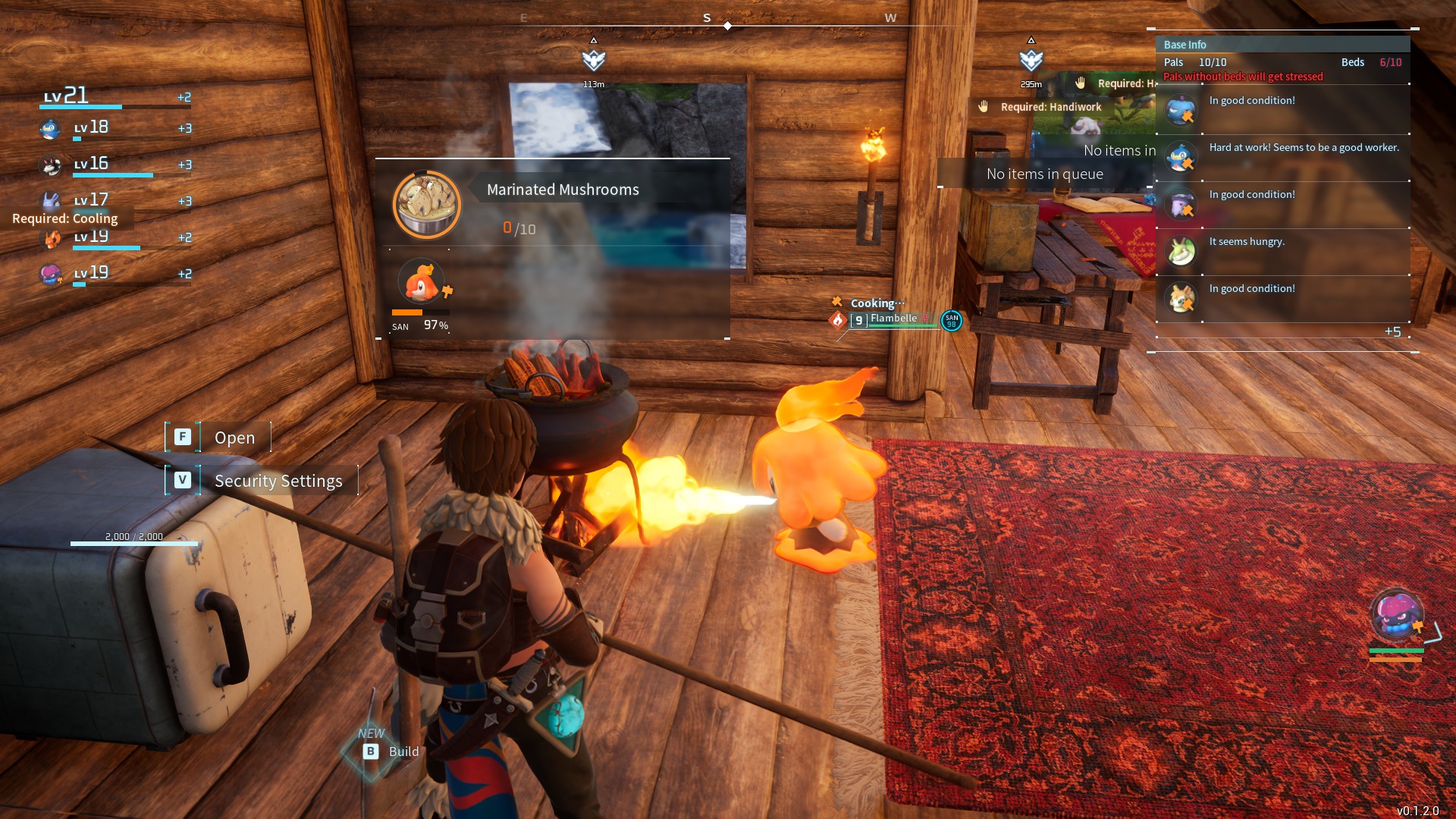Select the level 18 penguin party Pal

50,129
